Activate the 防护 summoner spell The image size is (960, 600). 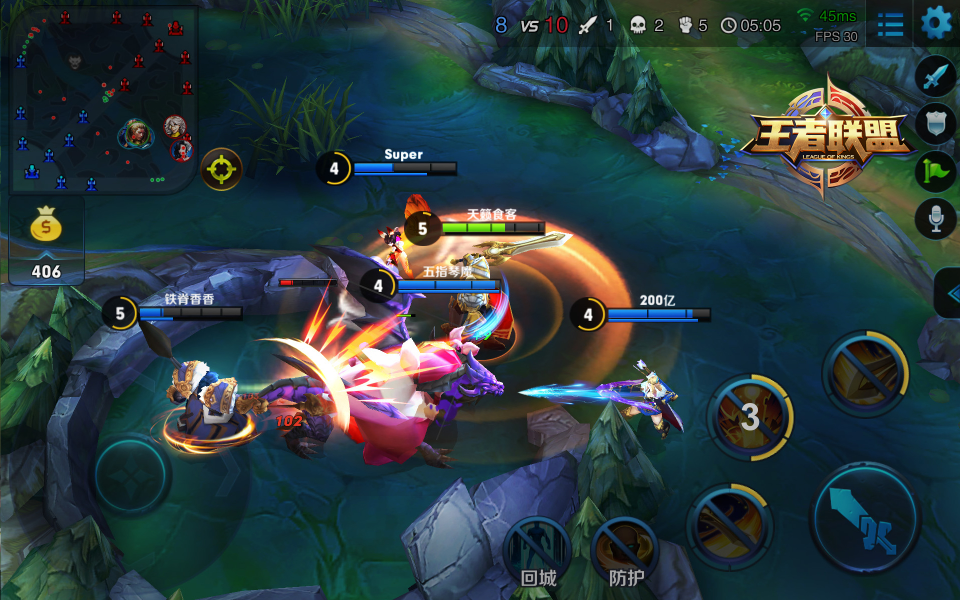click(626, 550)
